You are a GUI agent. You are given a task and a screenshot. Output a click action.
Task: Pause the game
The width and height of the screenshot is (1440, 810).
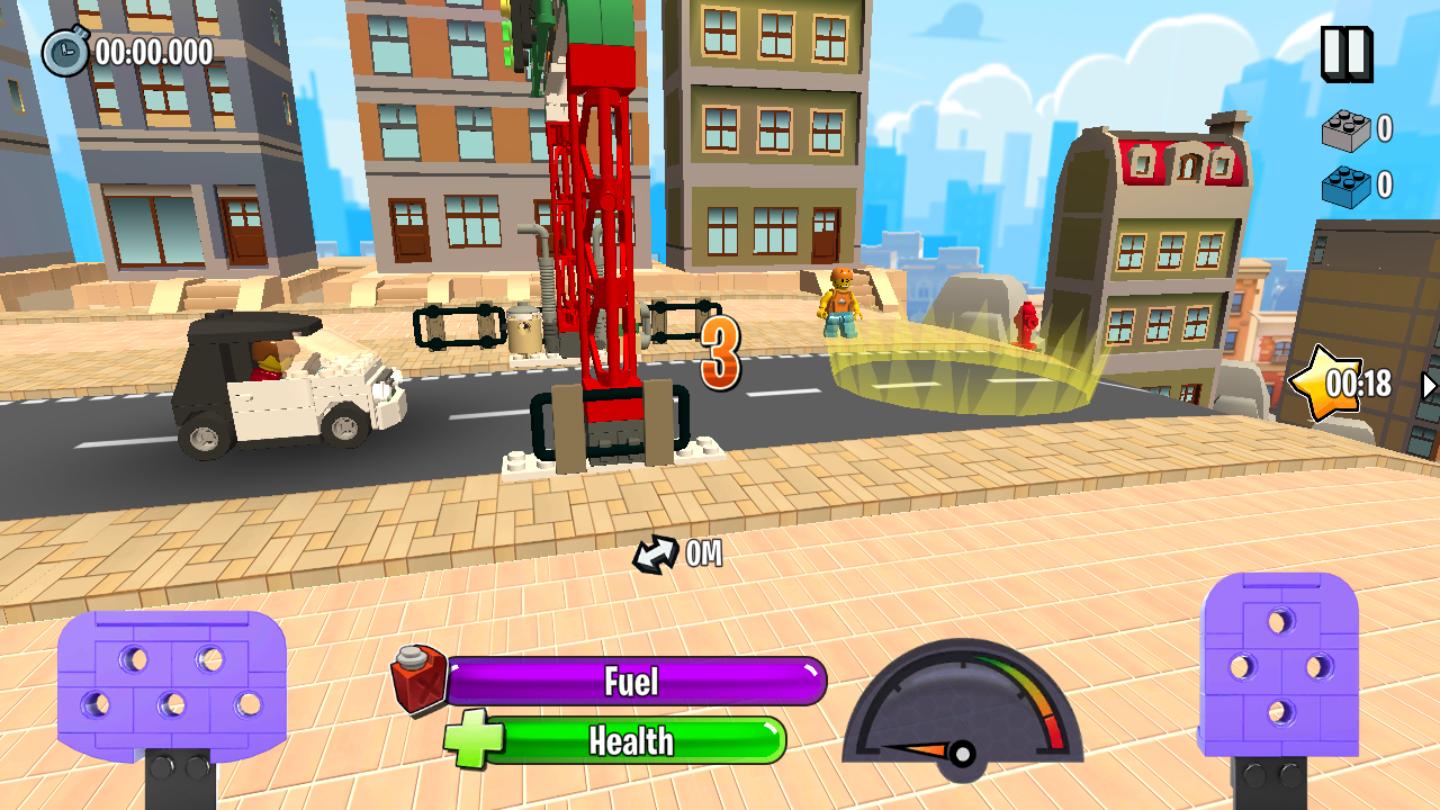tap(1346, 54)
